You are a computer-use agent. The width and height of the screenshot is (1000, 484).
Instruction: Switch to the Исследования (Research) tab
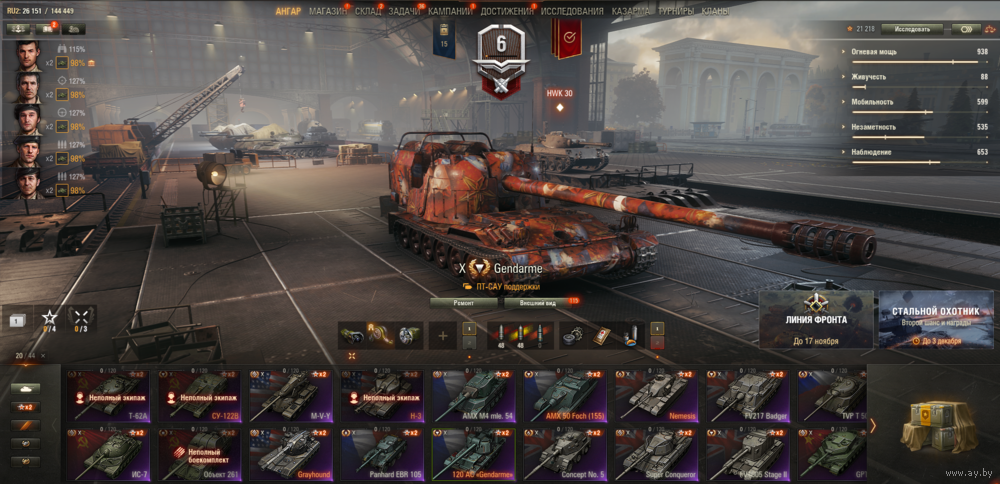click(x=572, y=11)
